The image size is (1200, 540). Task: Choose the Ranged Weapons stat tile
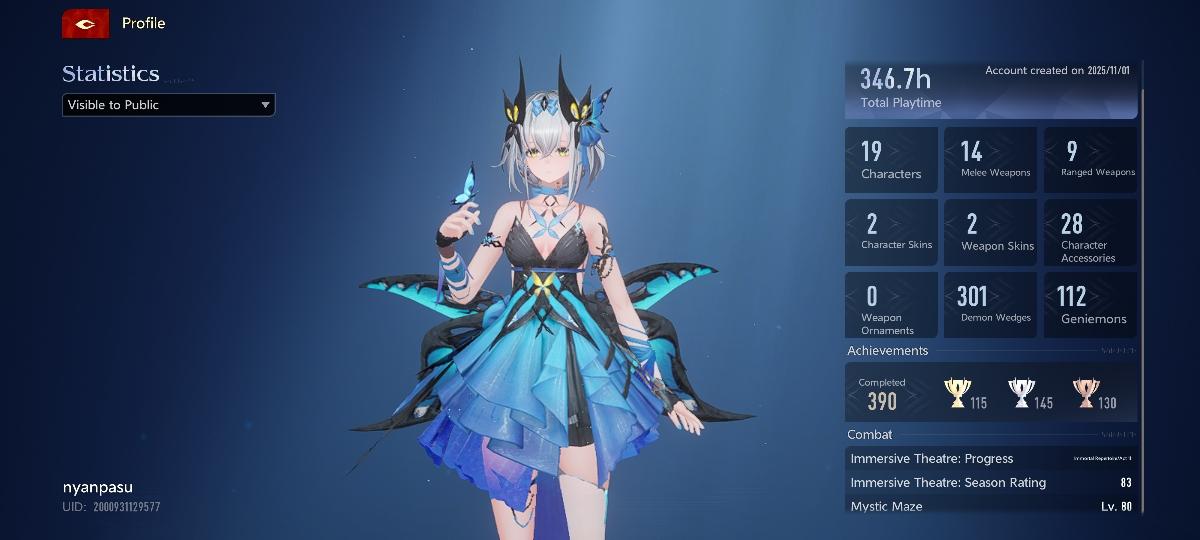pyautogui.click(x=1090, y=160)
